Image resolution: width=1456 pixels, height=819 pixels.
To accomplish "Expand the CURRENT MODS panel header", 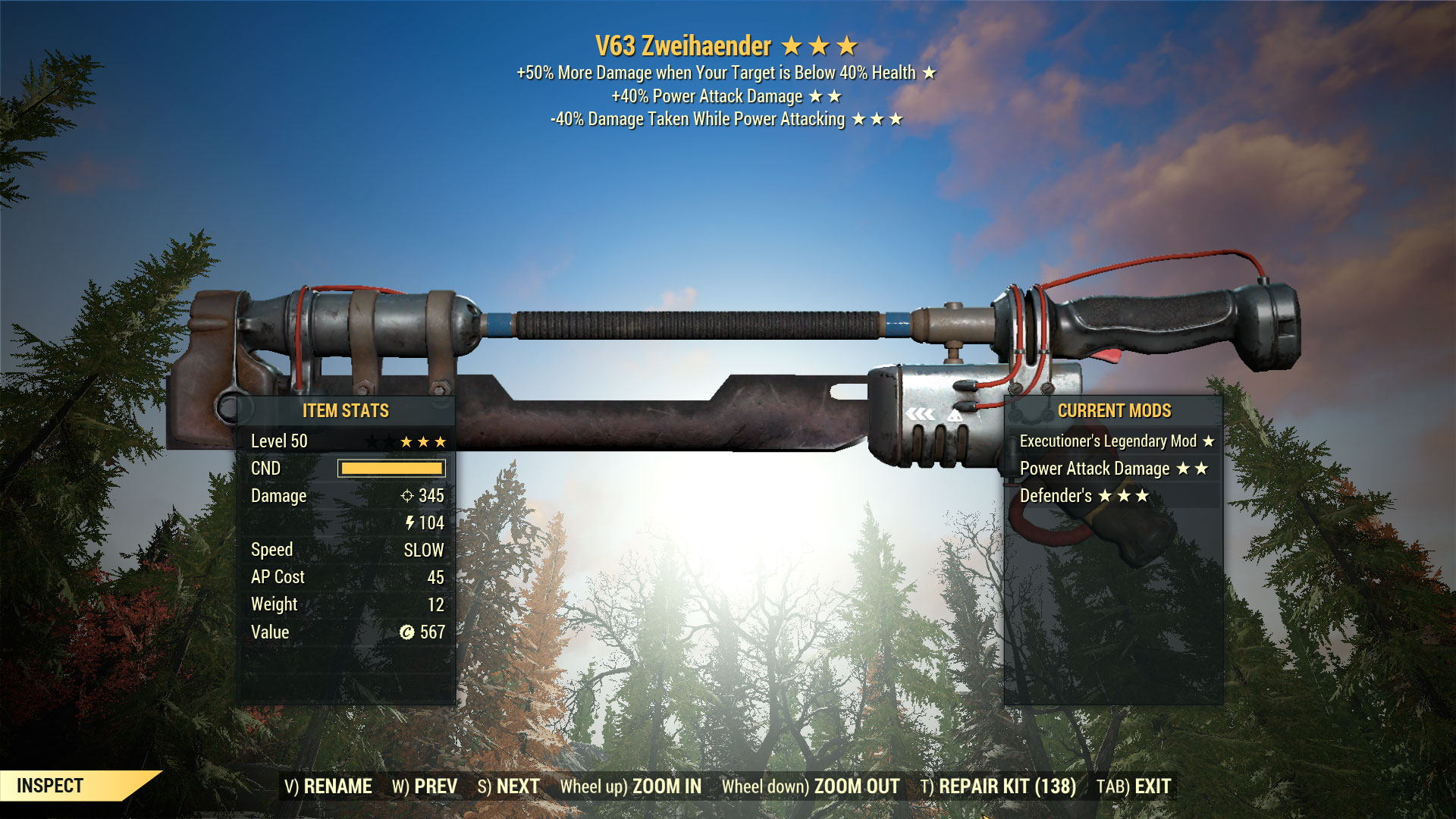I will (x=1116, y=411).
